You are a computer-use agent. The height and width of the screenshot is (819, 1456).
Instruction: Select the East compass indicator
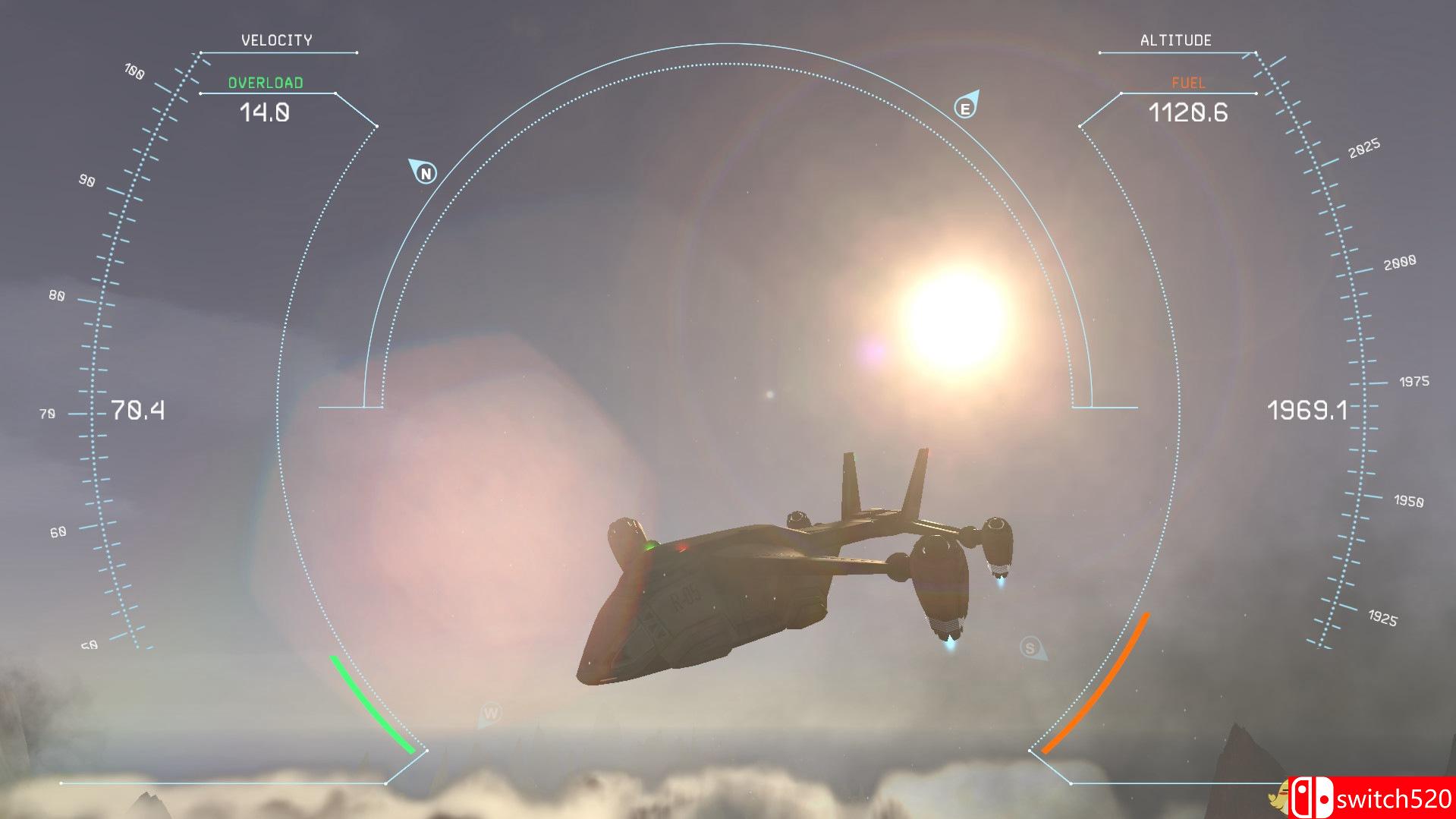tap(967, 107)
